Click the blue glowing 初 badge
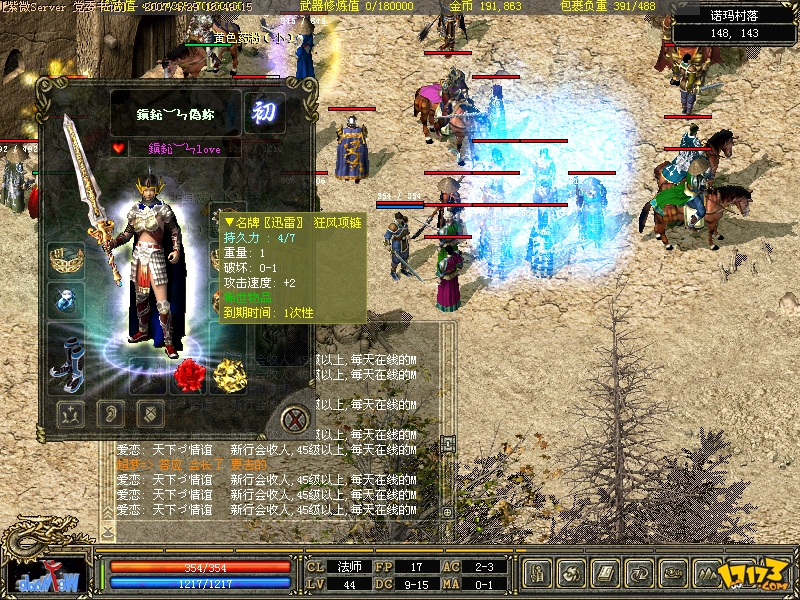Image resolution: width=800 pixels, height=600 pixels. tap(264, 112)
